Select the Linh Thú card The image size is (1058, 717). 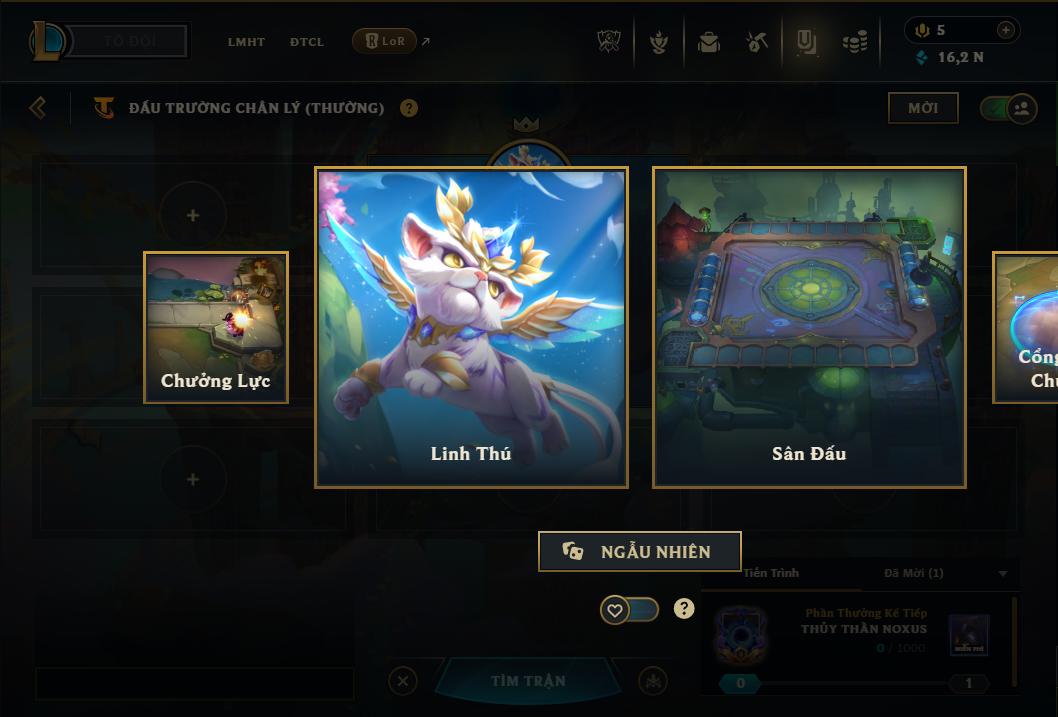tap(471, 327)
